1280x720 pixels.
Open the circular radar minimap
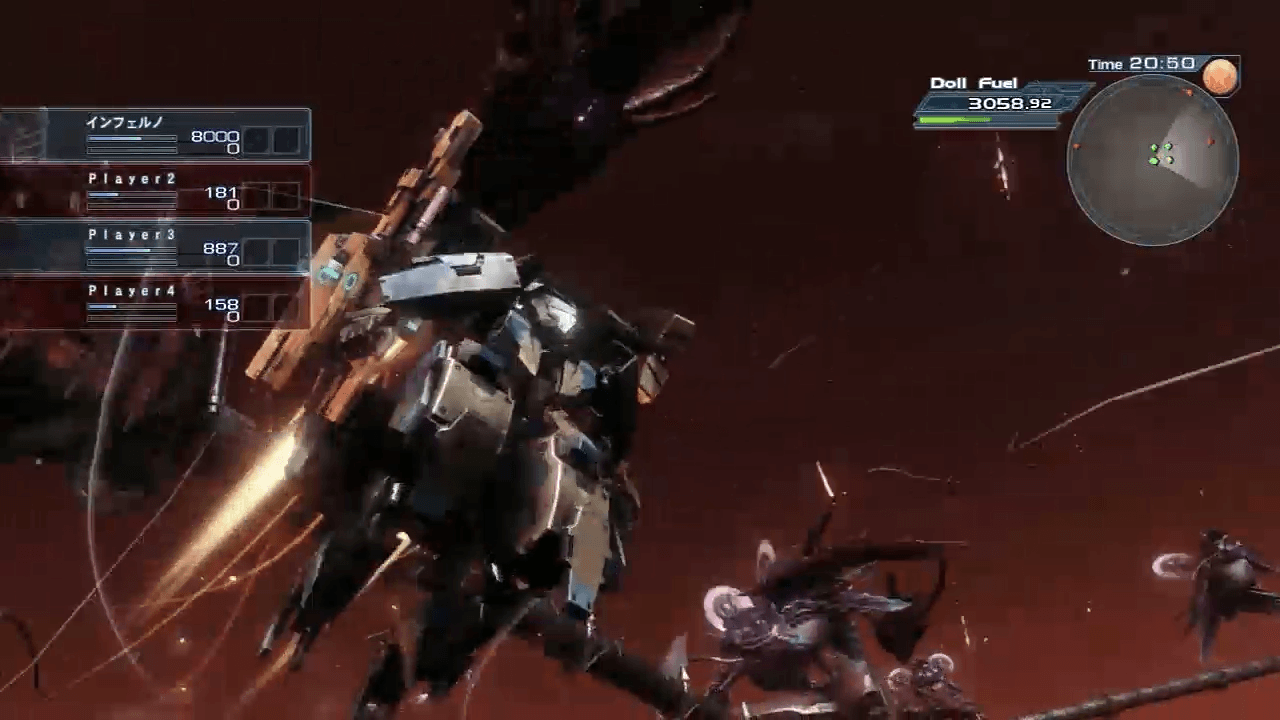1152,160
